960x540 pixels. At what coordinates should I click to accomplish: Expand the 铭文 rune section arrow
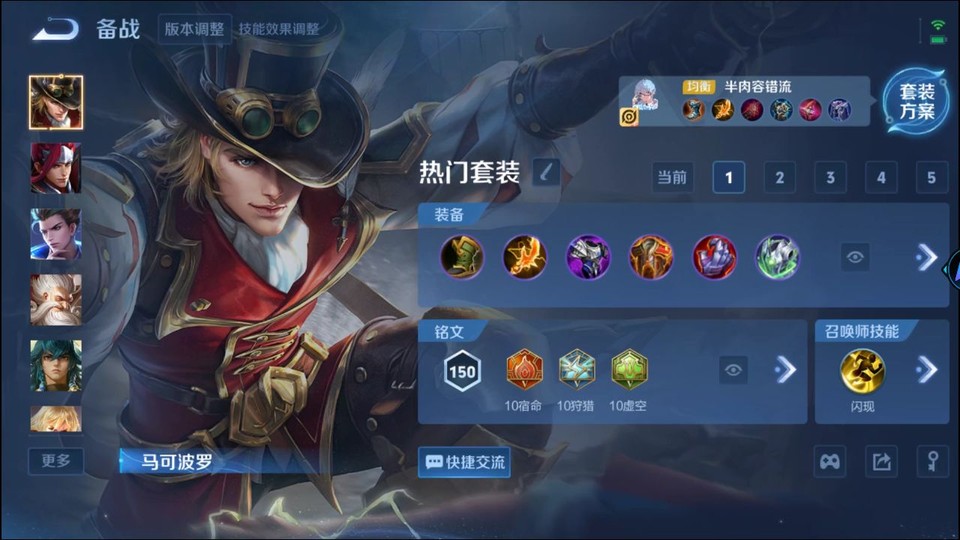click(786, 370)
